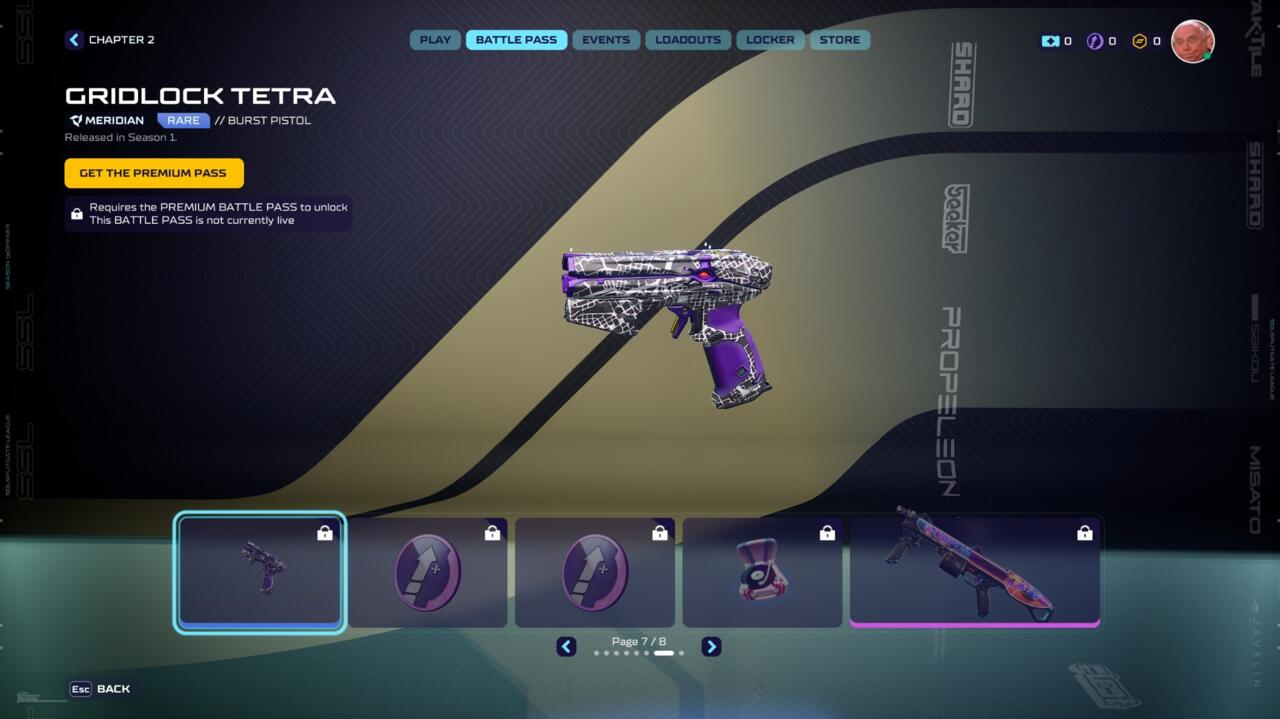Go to the Locker tab
The height and width of the screenshot is (719, 1280).
pyautogui.click(x=770, y=40)
